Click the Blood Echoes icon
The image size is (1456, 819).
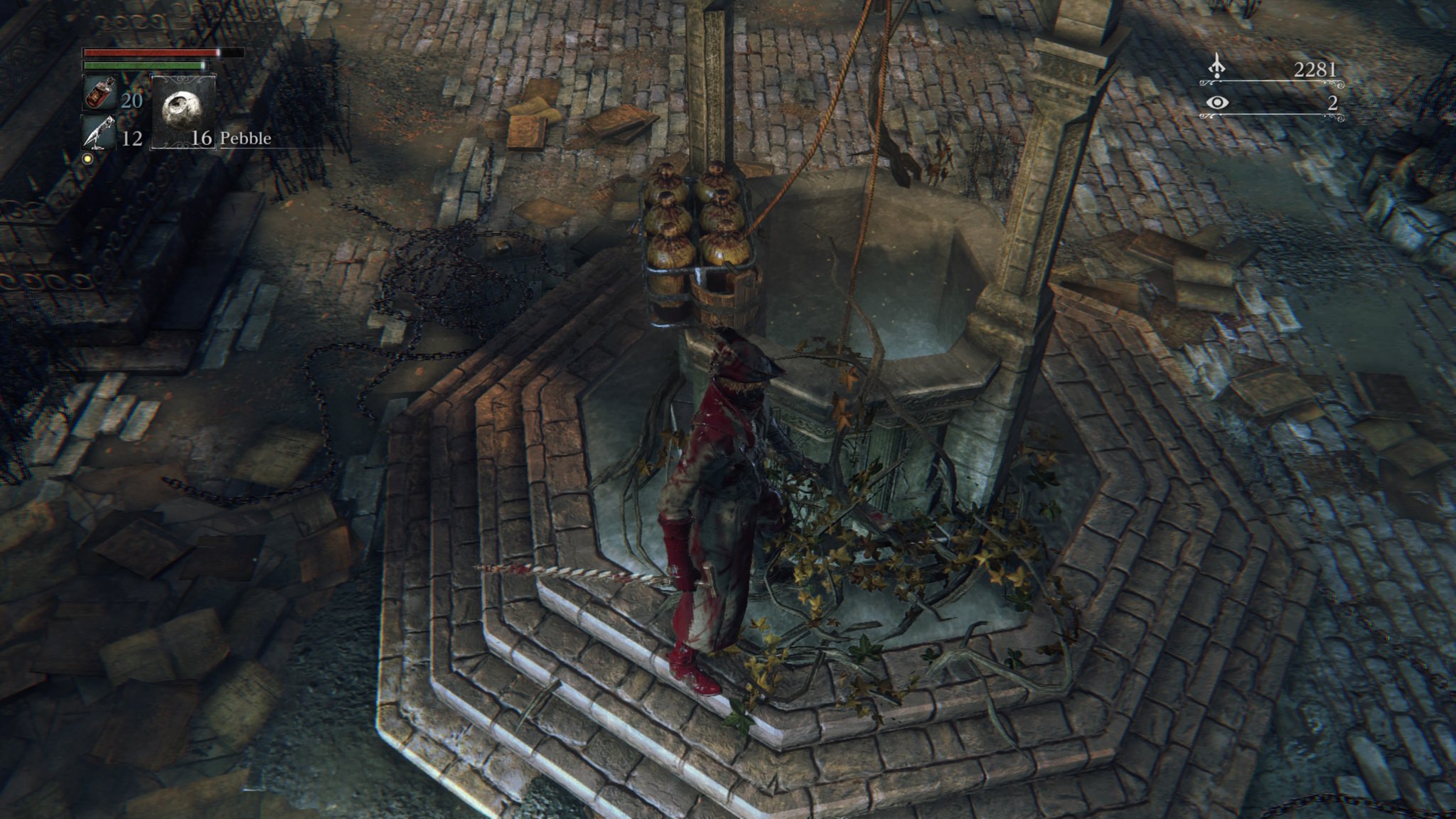1218,67
